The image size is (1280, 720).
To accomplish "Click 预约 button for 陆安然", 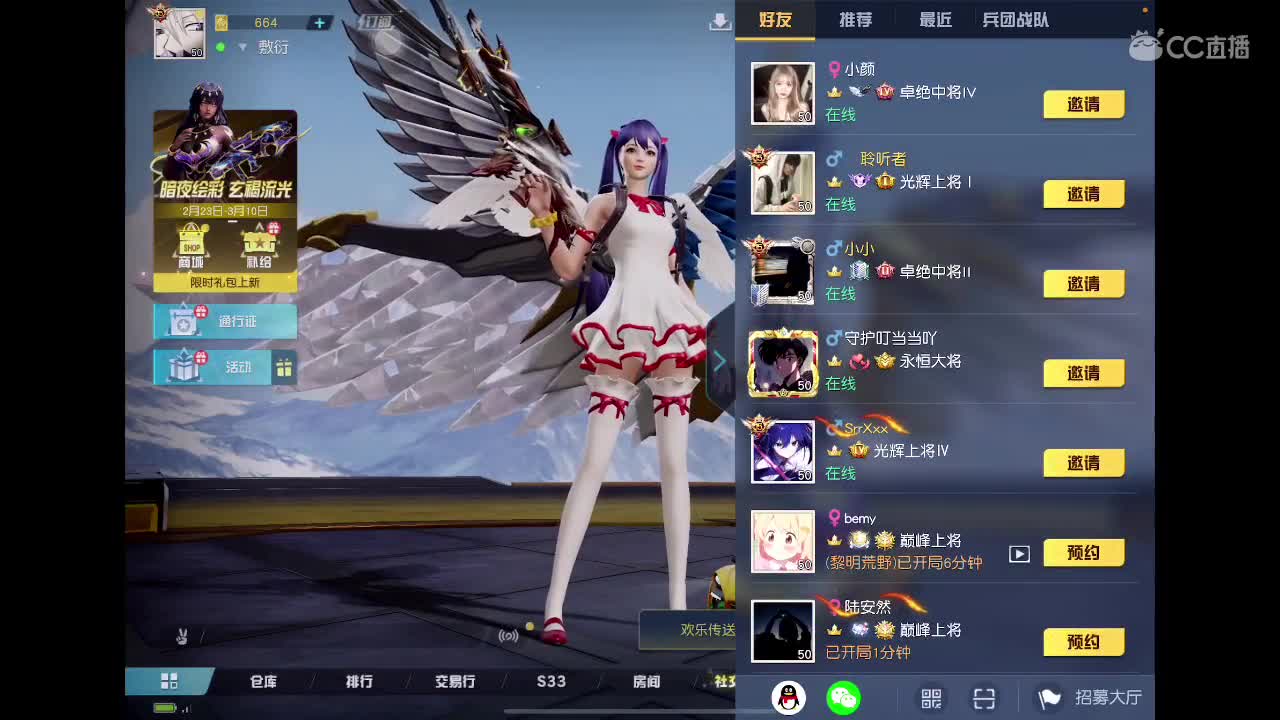I will pos(1085,642).
